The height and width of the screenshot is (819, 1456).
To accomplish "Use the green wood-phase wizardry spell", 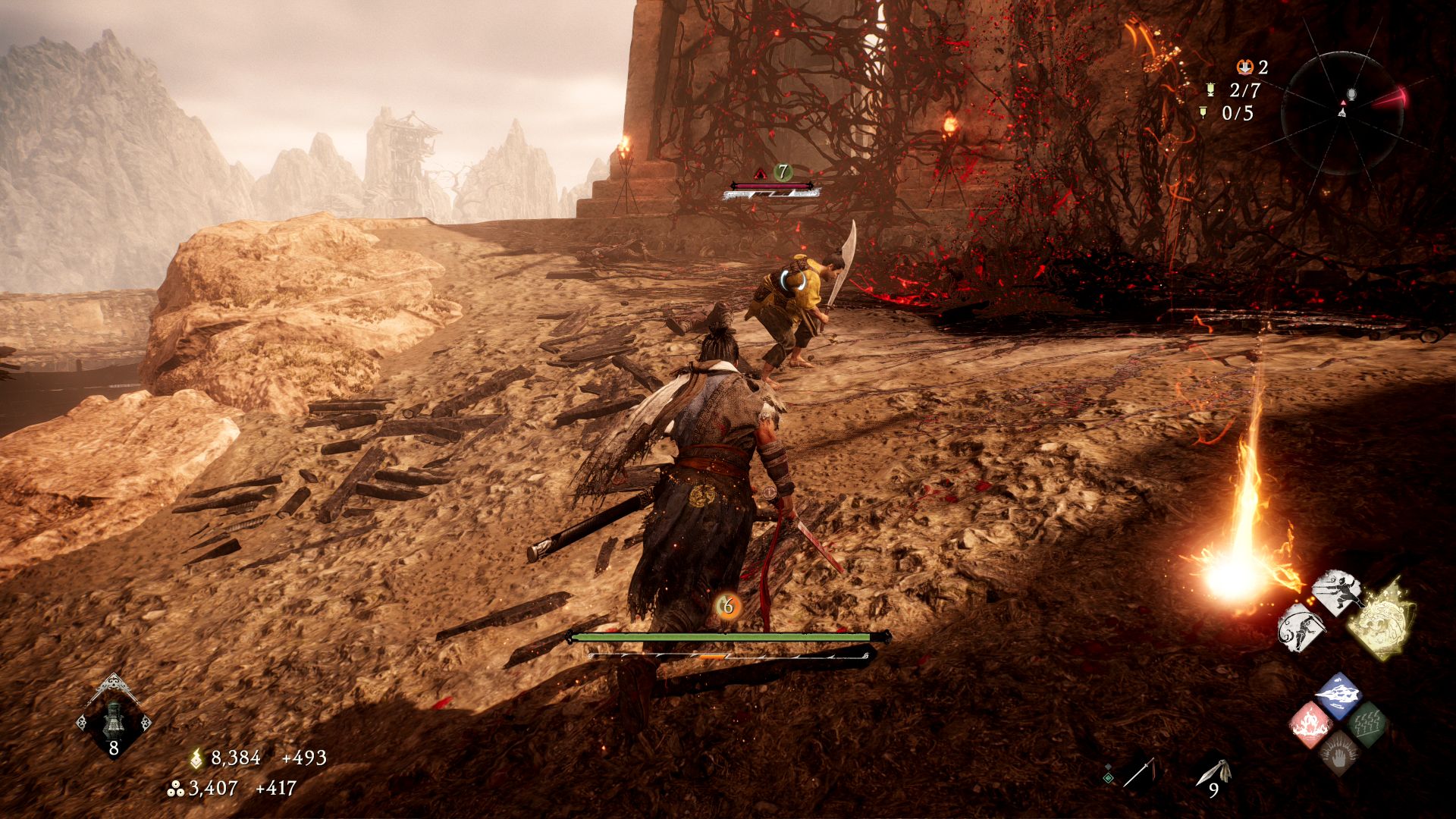I will 1367,724.
